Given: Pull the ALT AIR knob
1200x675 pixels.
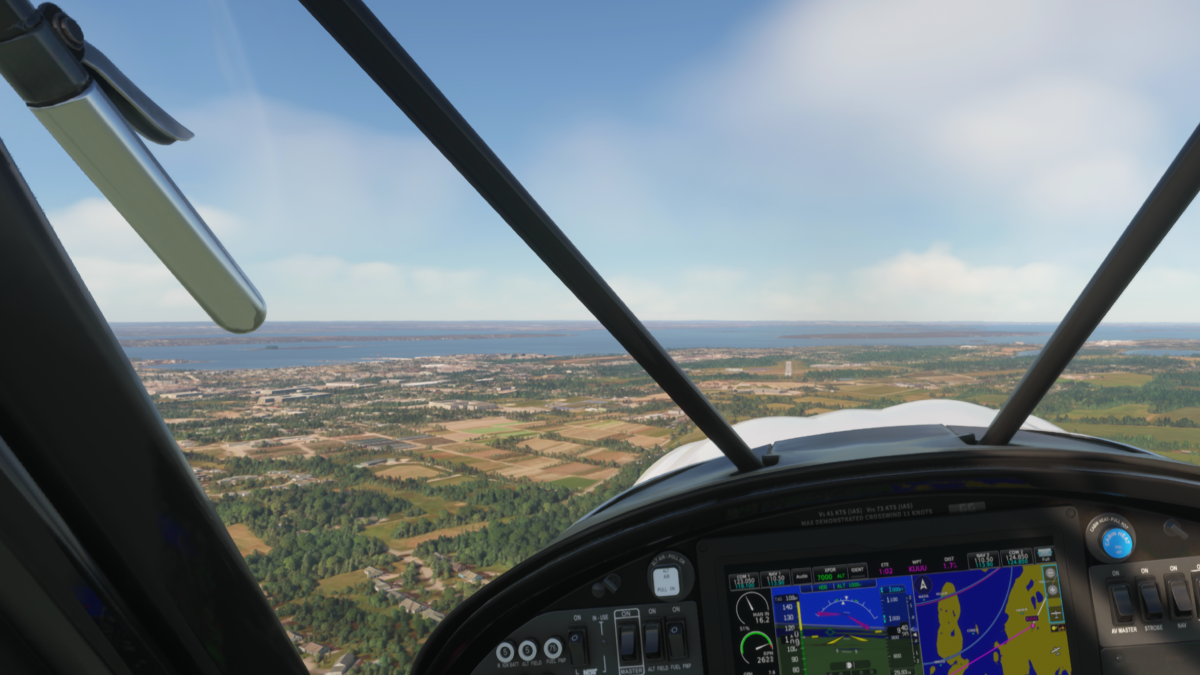Looking at the screenshot, I should [x=665, y=579].
